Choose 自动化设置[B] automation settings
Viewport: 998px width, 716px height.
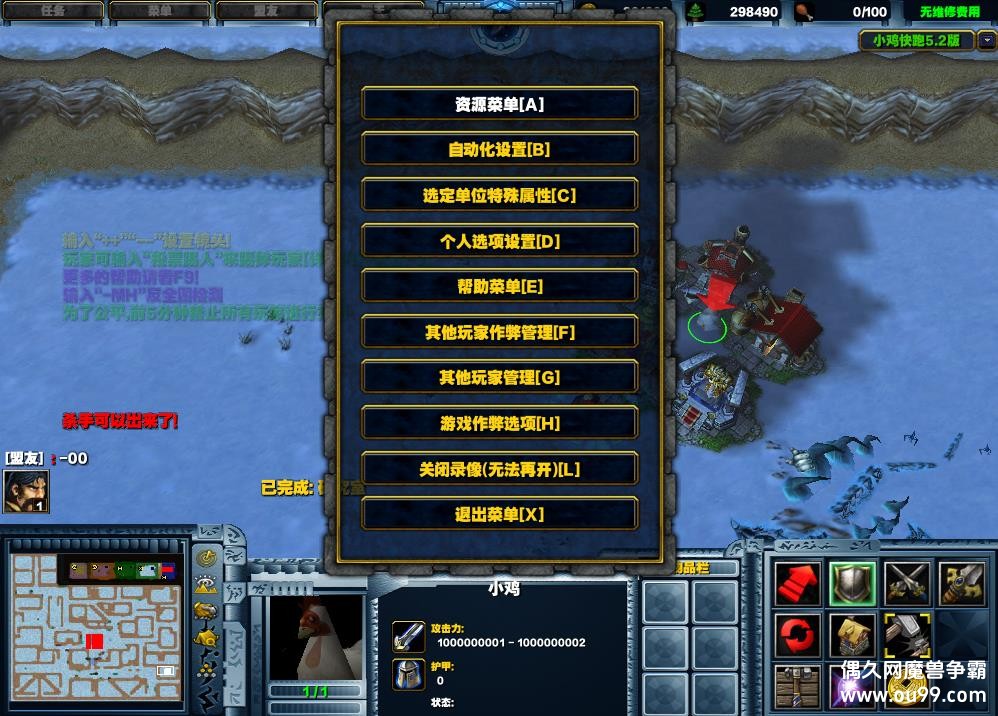[499, 150]
